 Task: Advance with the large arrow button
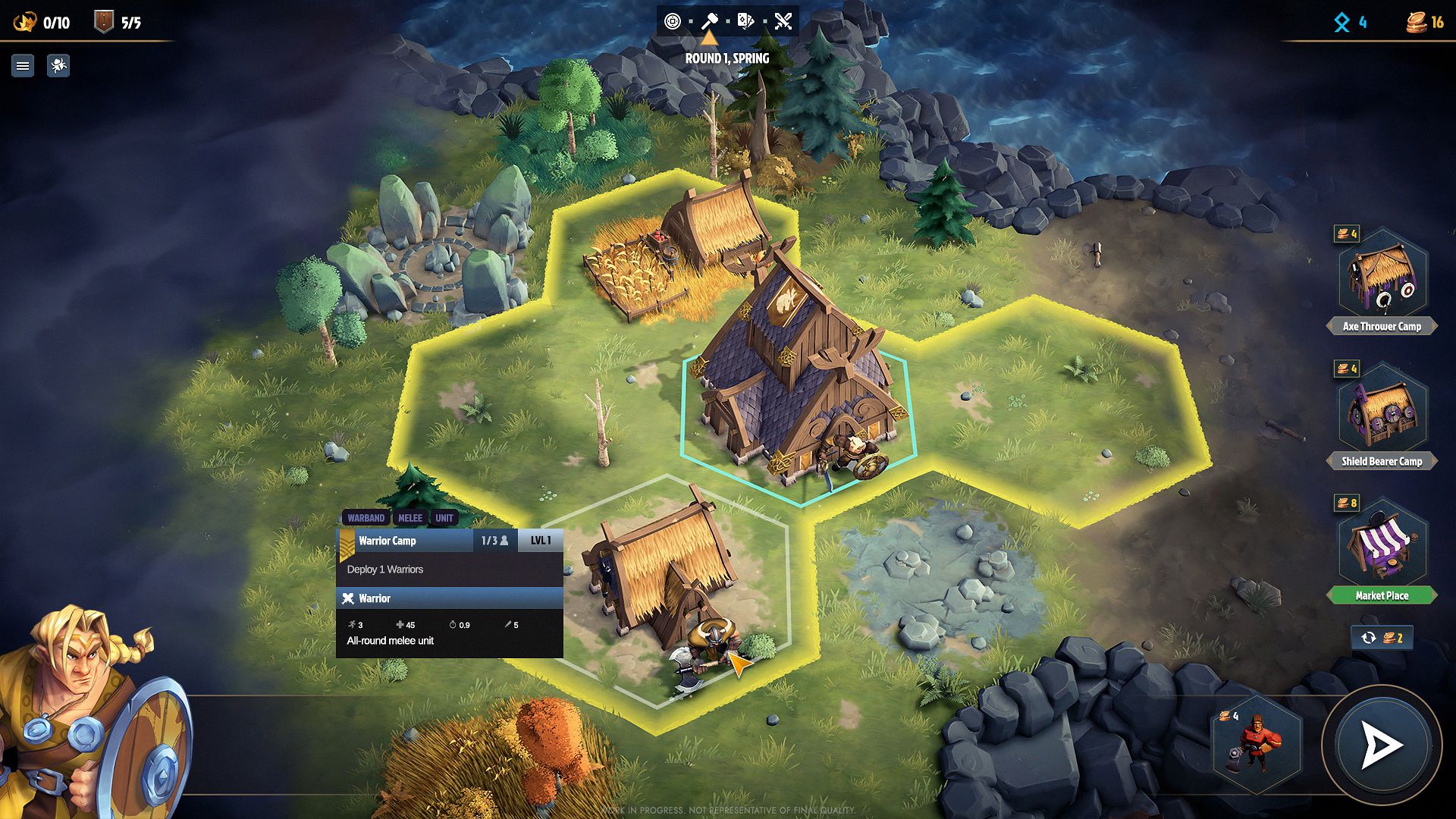(1381, 745)
